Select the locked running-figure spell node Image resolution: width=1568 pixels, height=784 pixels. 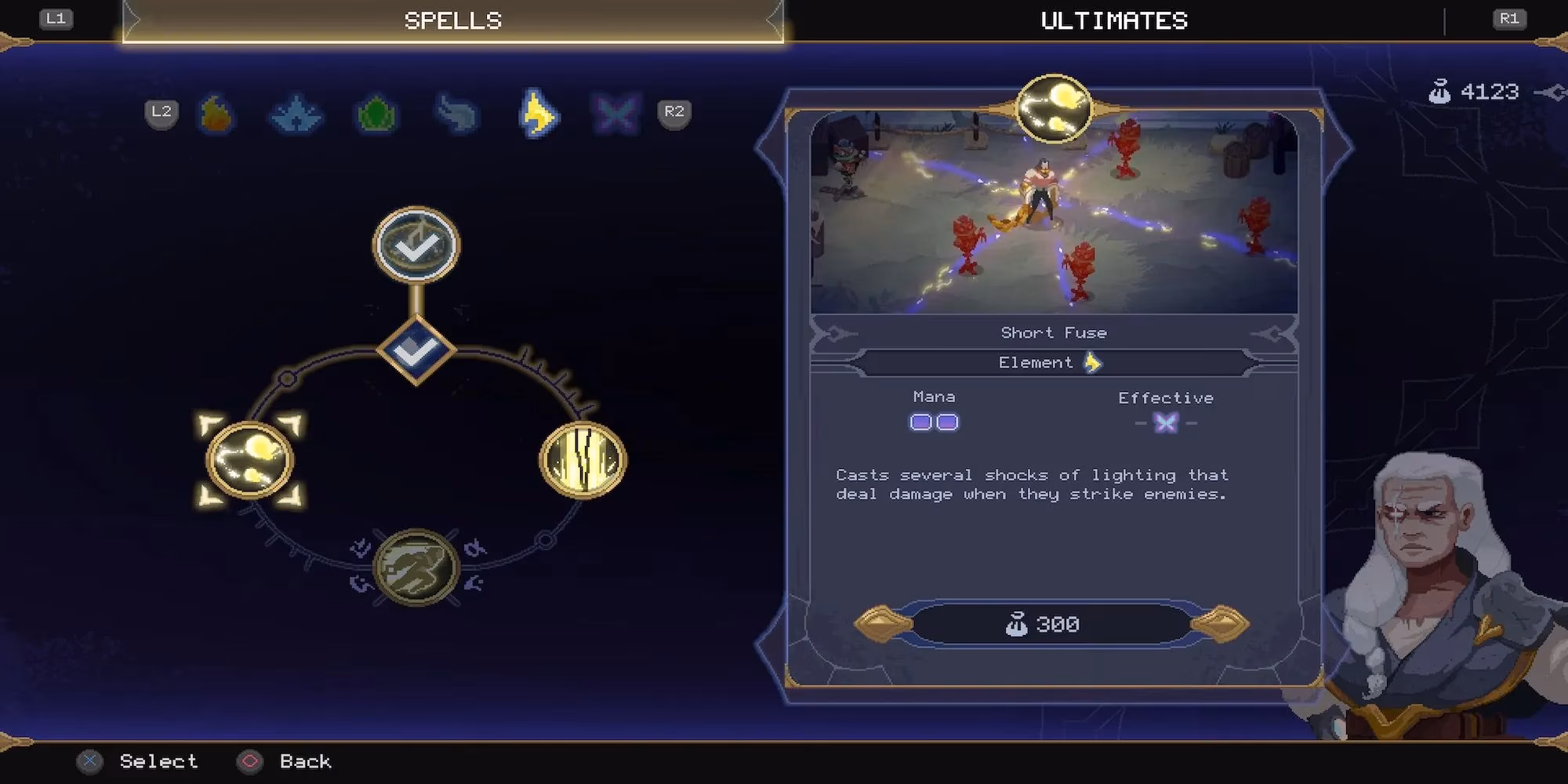(416, 567)
